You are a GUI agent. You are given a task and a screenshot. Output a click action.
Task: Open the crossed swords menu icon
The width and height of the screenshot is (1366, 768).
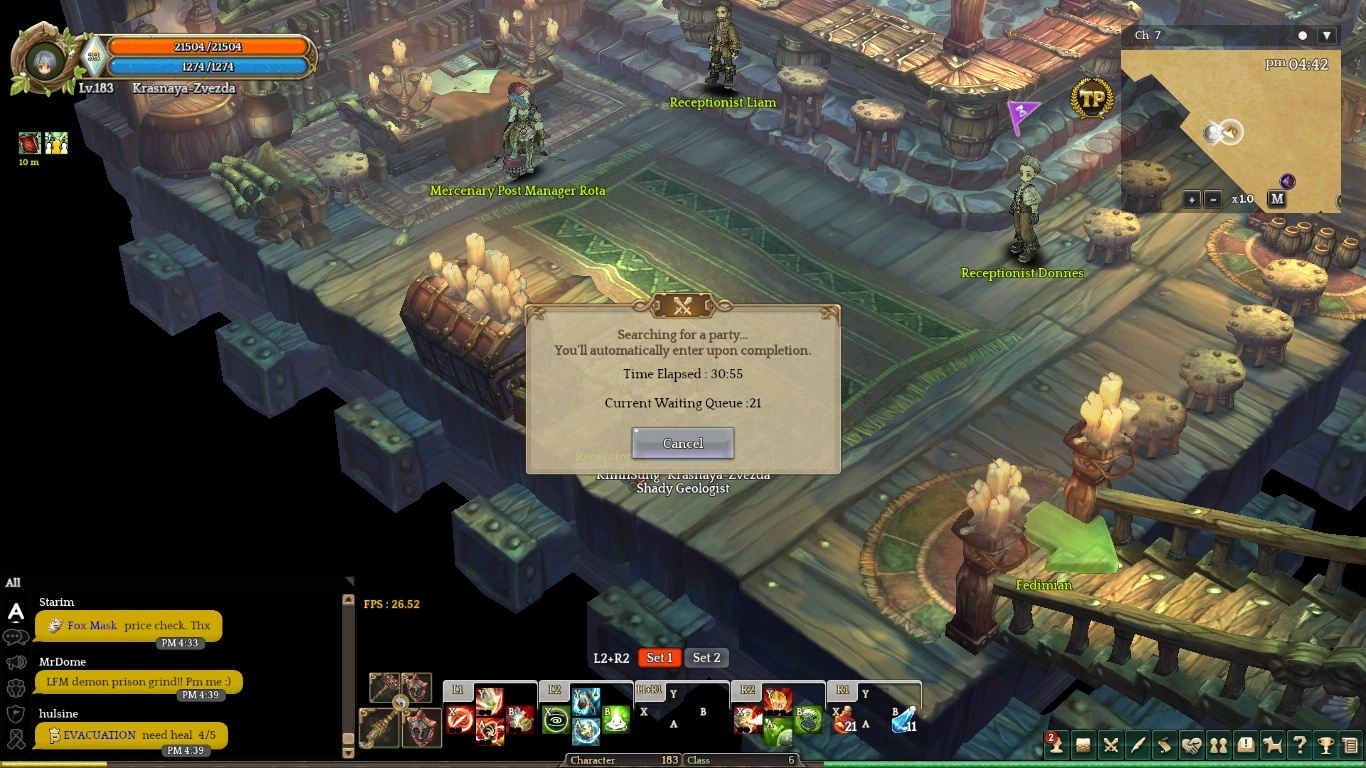coord(1110,745)
